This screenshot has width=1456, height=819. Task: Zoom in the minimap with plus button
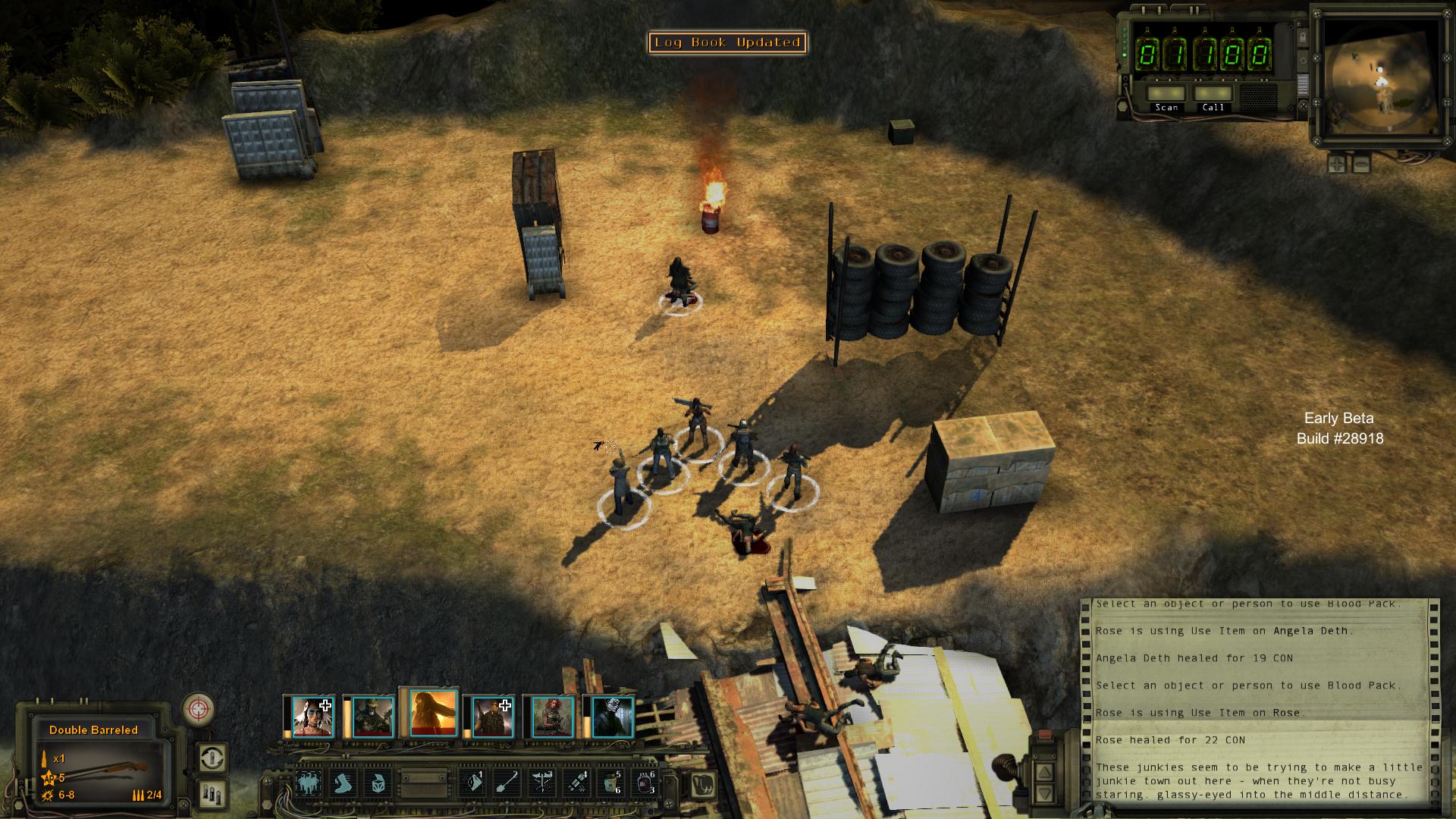tap(1337, 163)
